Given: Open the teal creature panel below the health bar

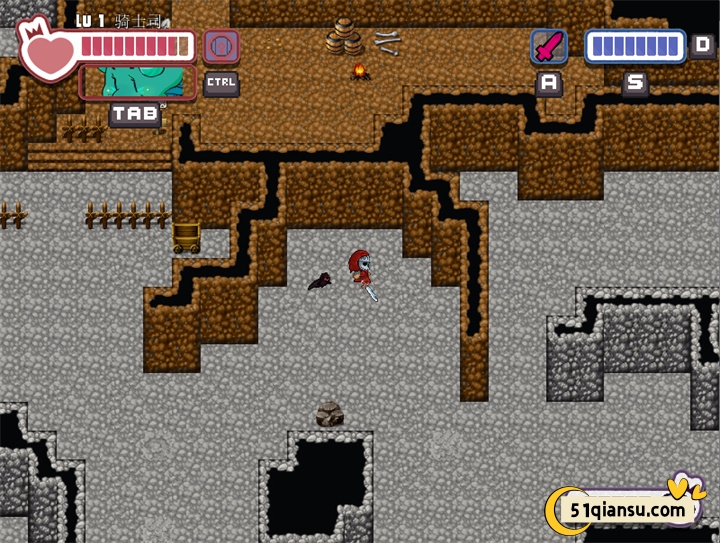Looking at the screenshot, I should pyautogui.click(x=138, y=82).
